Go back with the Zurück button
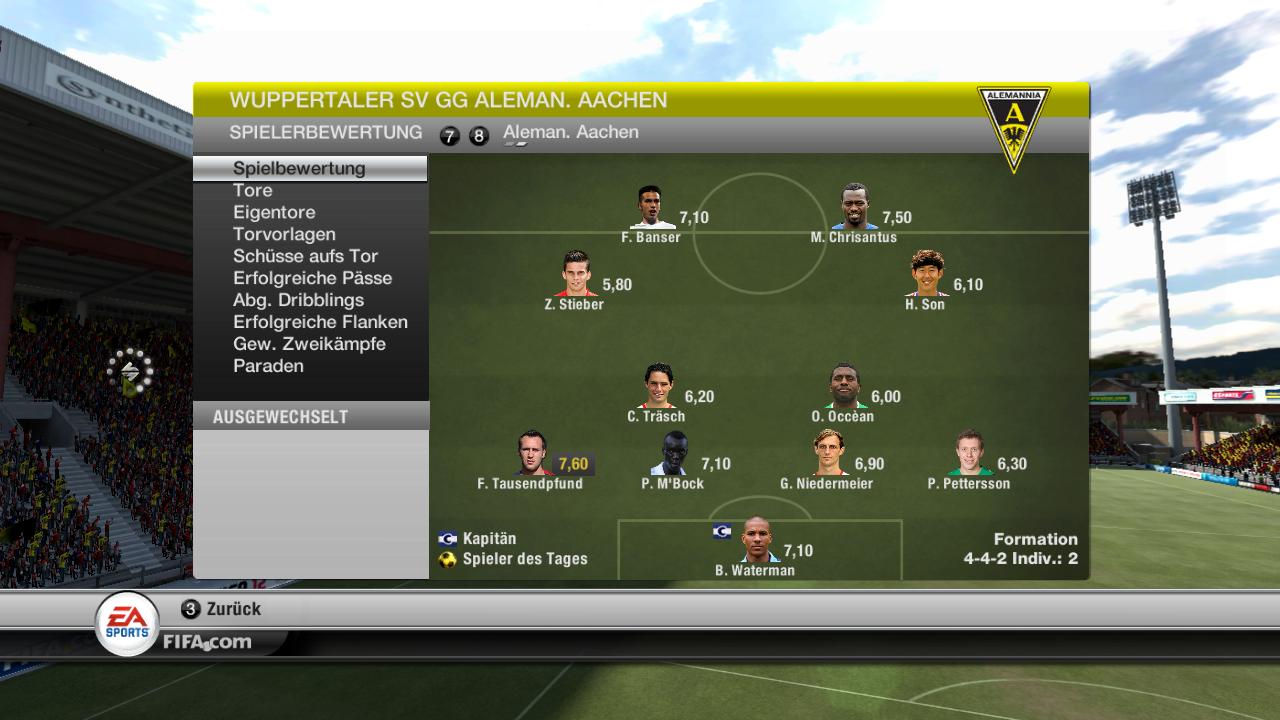 pyautogui.click(x=222, y=609)
